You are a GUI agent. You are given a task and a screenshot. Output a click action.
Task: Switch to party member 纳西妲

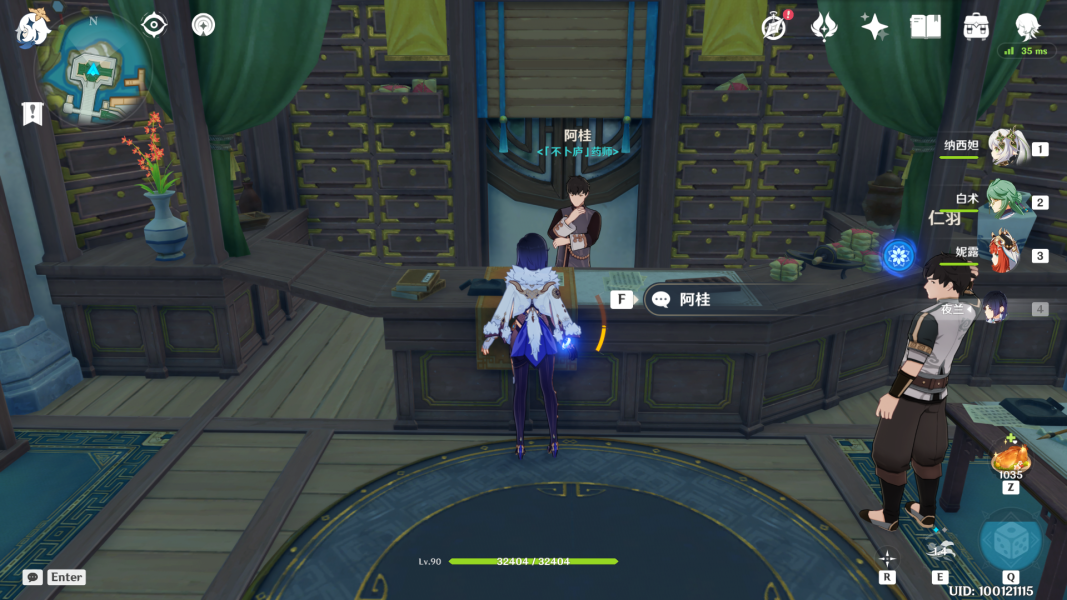pyautogui.click(x=1007, y=148)
